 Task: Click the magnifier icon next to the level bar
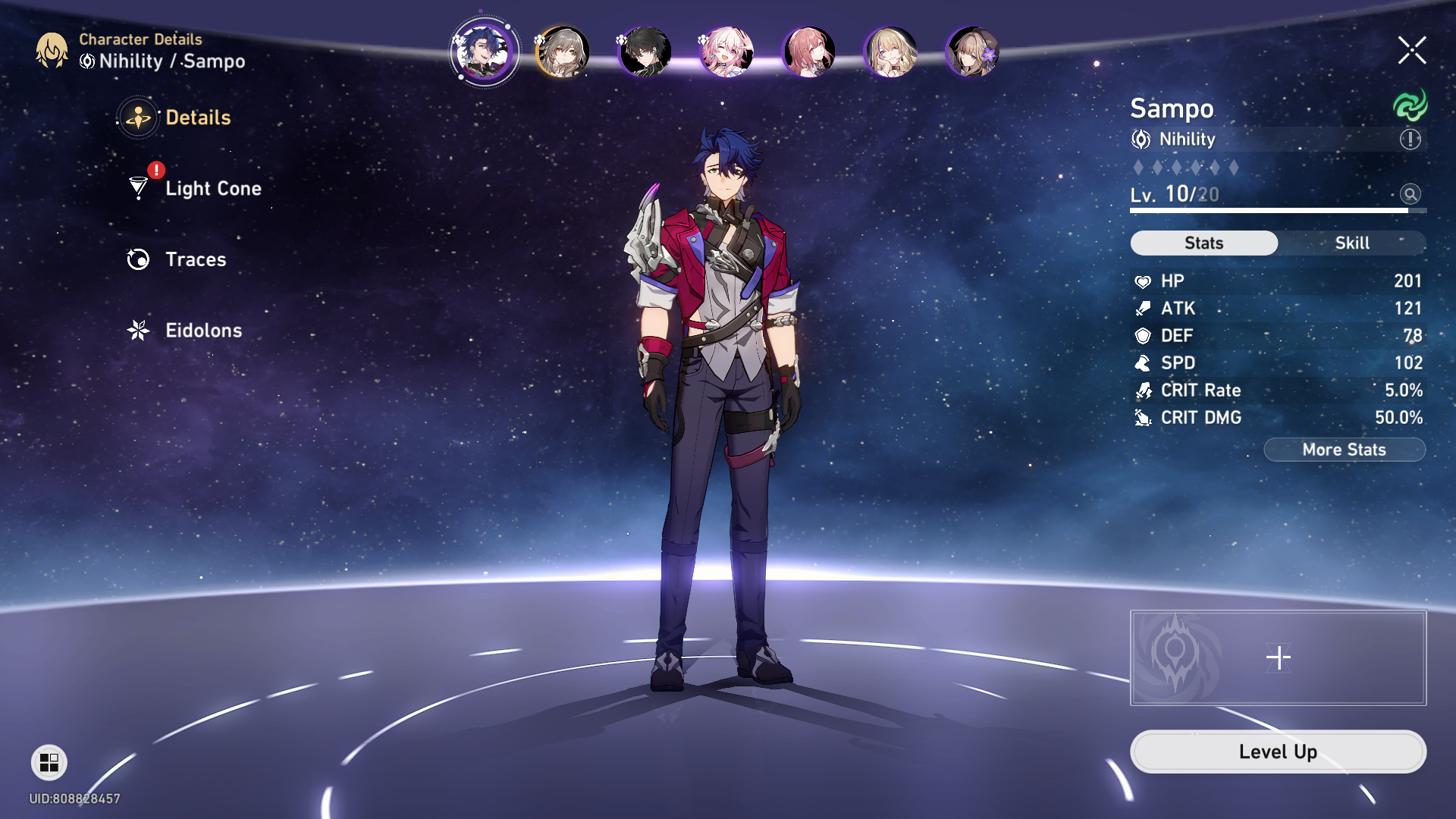(1410, 195)
